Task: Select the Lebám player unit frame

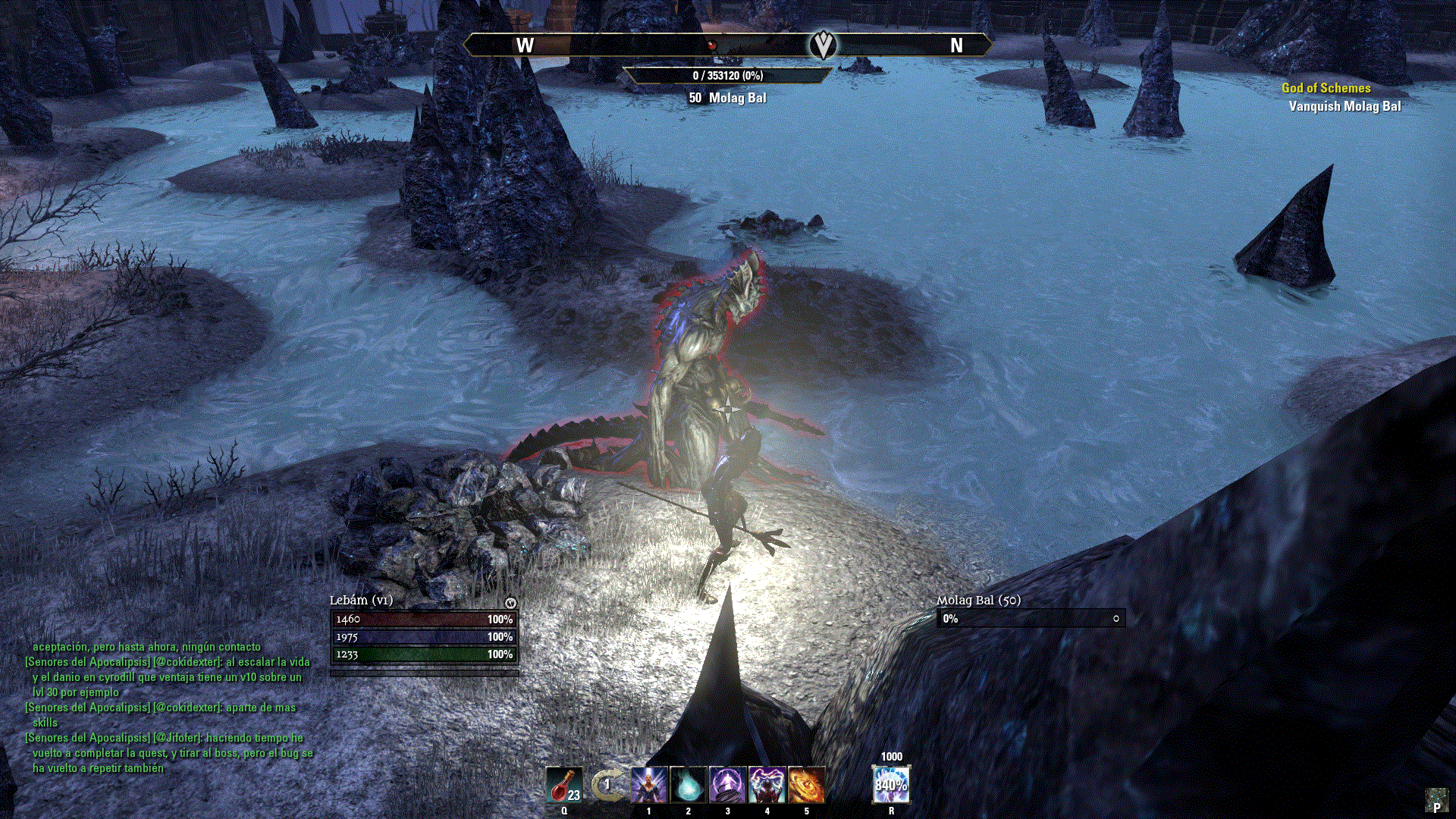Action: point(424,636)
